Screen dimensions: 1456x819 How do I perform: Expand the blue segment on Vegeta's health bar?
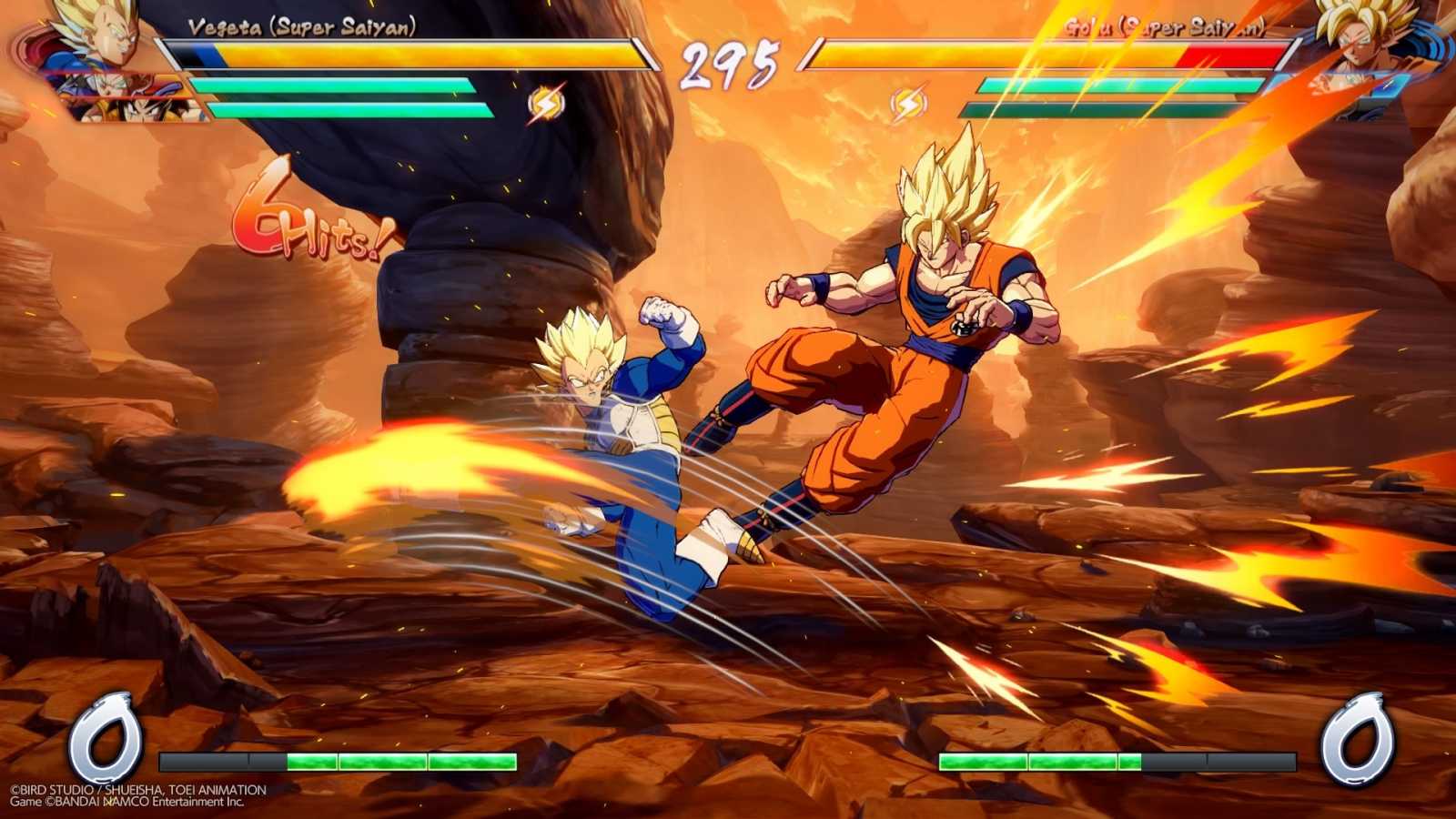click(x=209, y=56)
